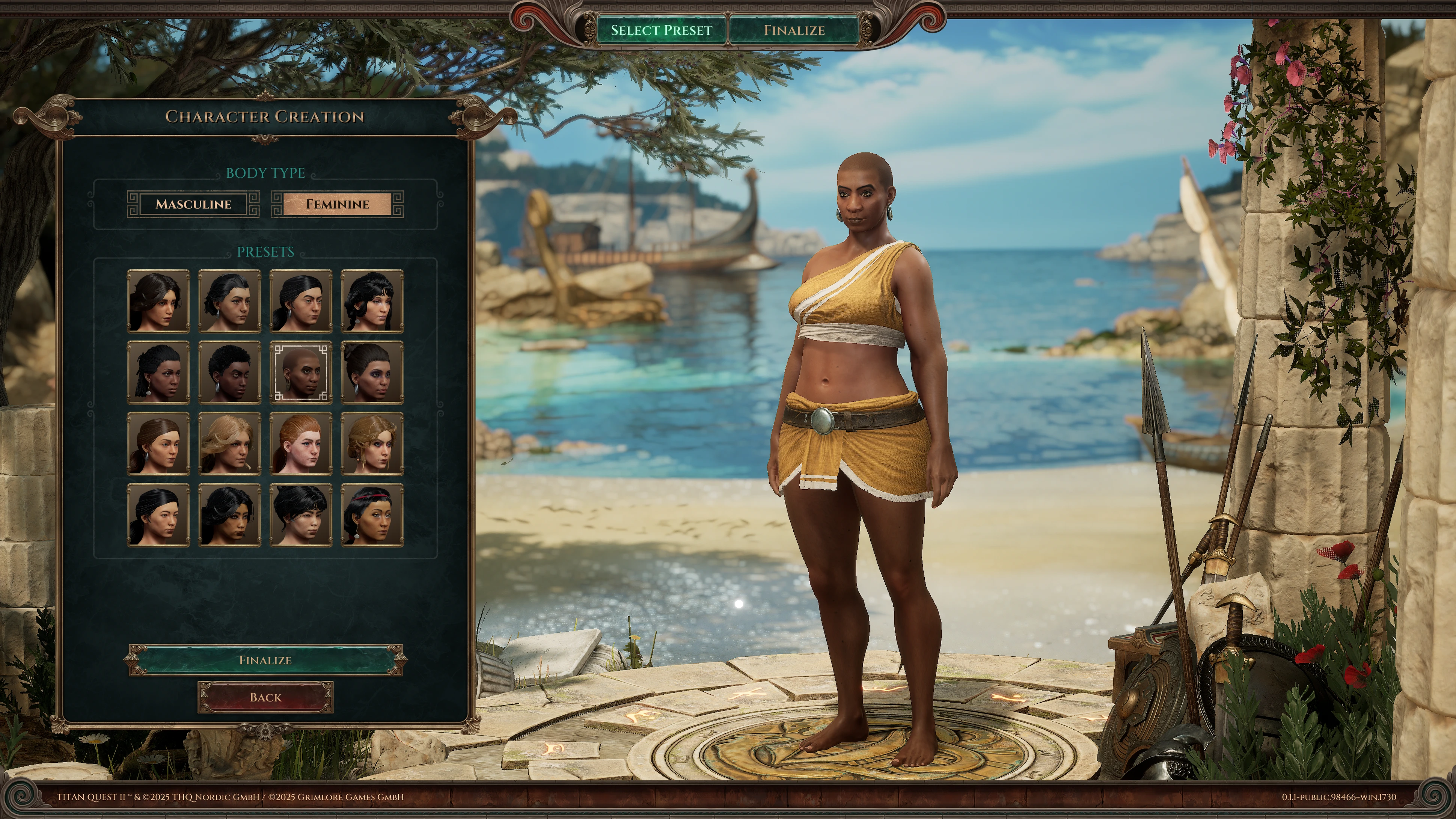Viewport: 1456px width, 819px height.
Task: Switch to the Select Preset tab
Action: 661,30
